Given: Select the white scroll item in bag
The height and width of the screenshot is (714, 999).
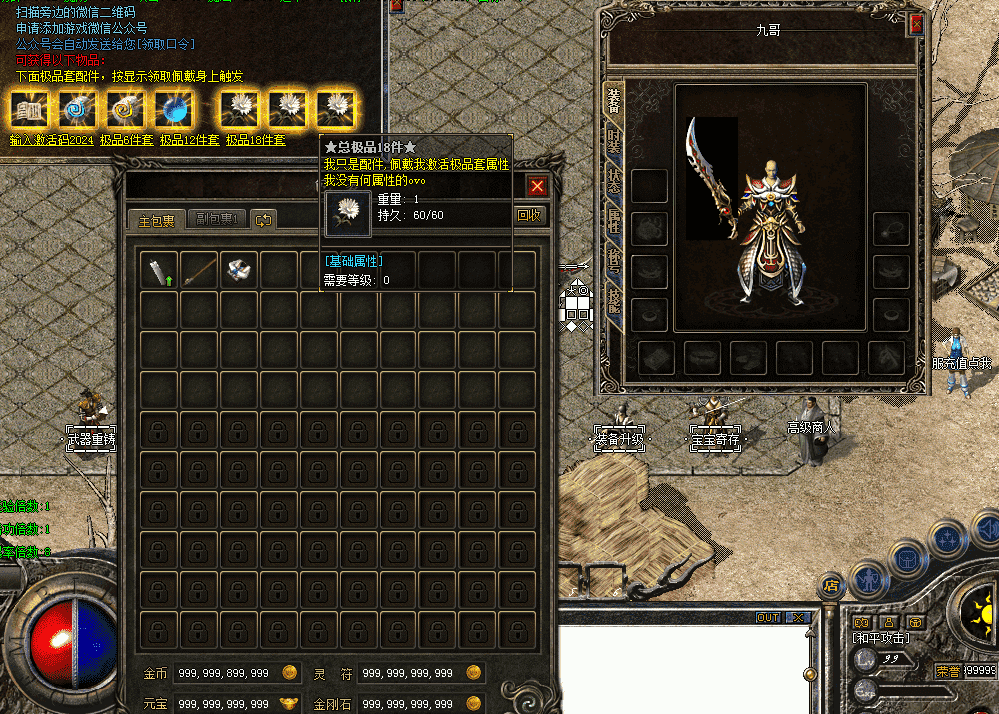Looking at the screenshot, I should 240,269.
